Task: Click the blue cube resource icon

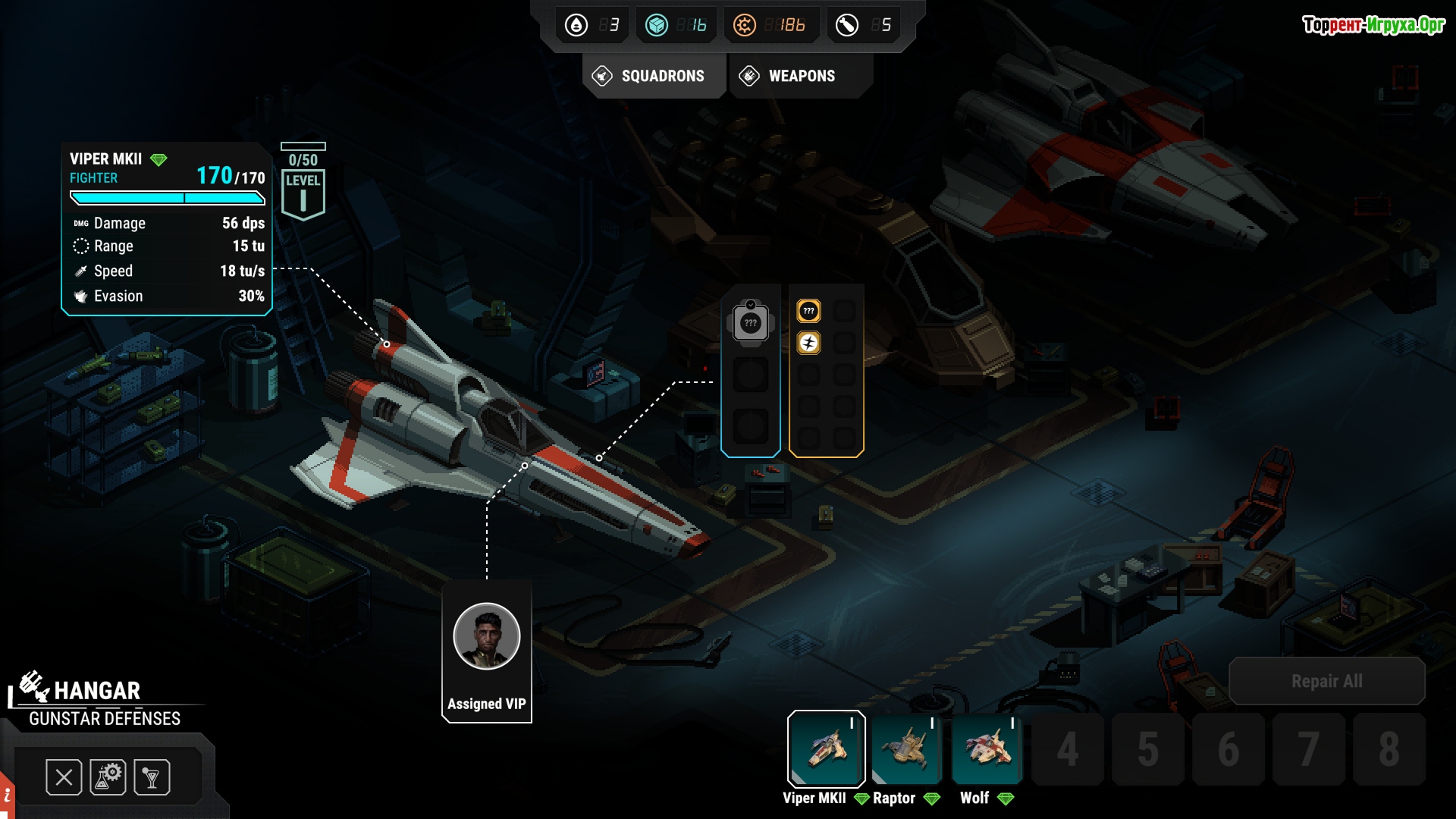Action: coord(656,25)
